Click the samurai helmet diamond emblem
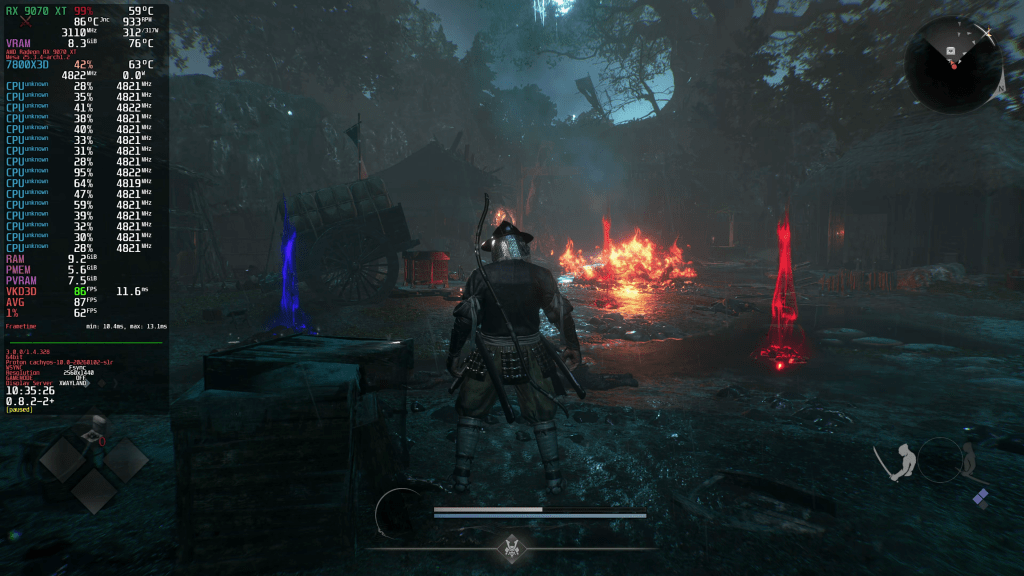Screen dimensions: 1024x576 click(x=513, y=547)
